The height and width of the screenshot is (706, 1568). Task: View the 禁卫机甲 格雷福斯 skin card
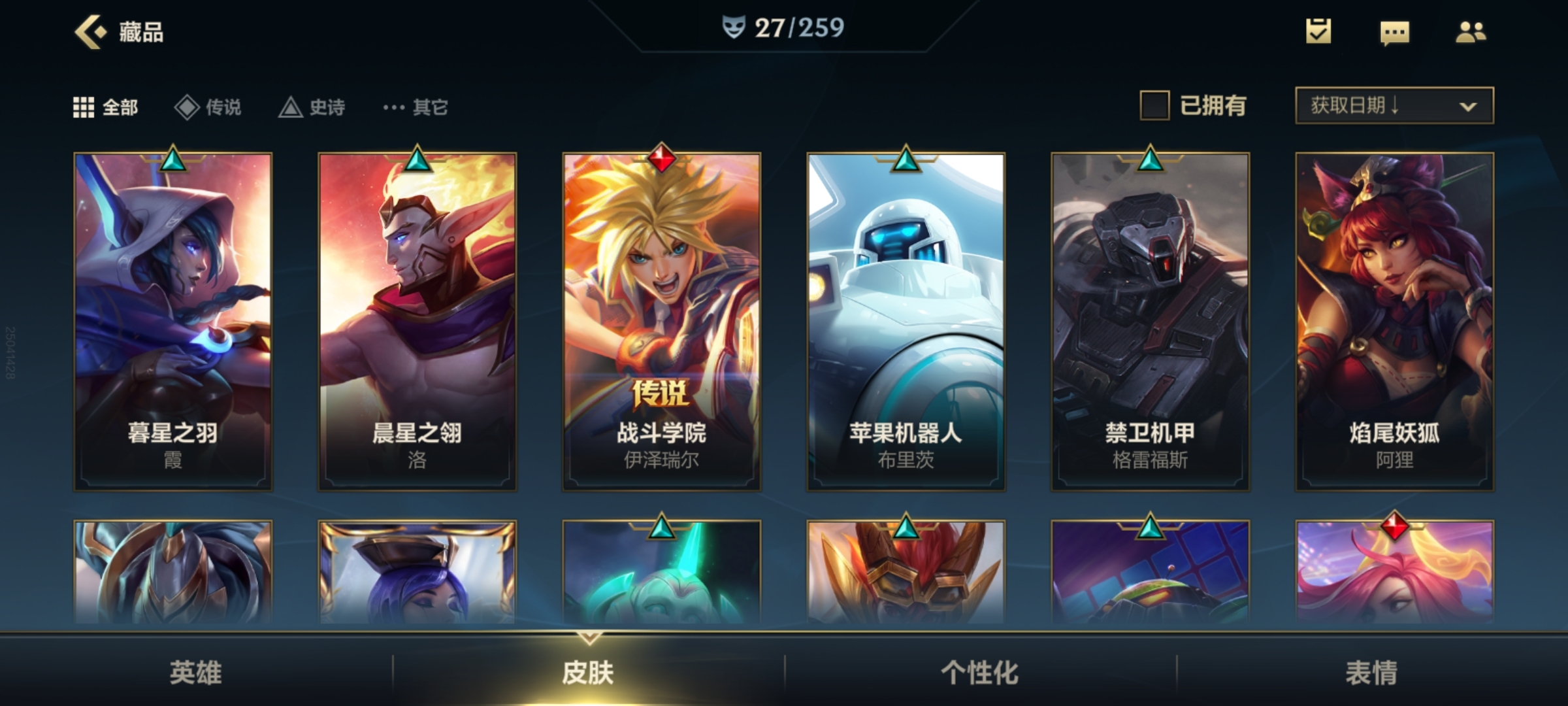(1151, 322)
